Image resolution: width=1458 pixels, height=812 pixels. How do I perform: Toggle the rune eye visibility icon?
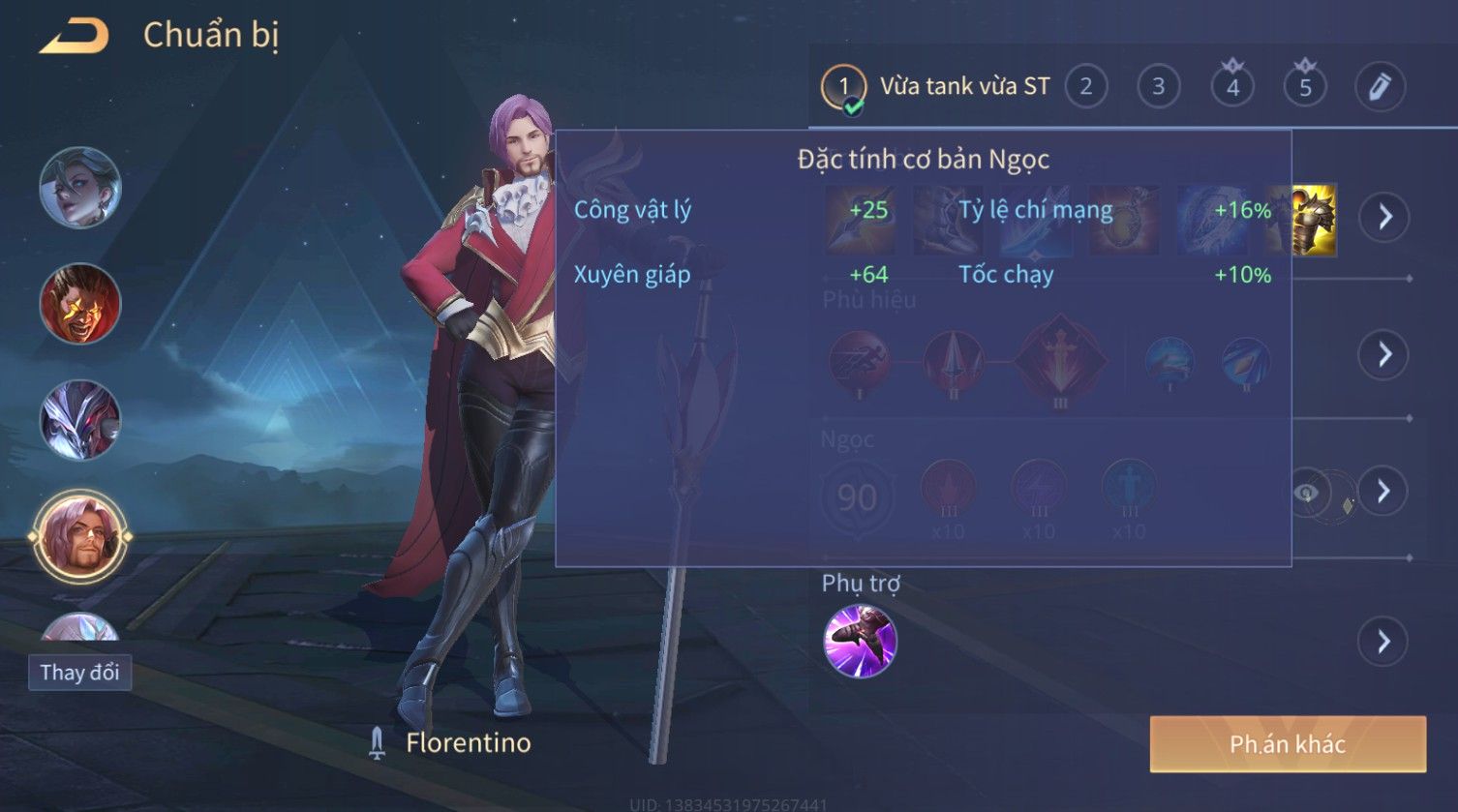[1306, 494]
